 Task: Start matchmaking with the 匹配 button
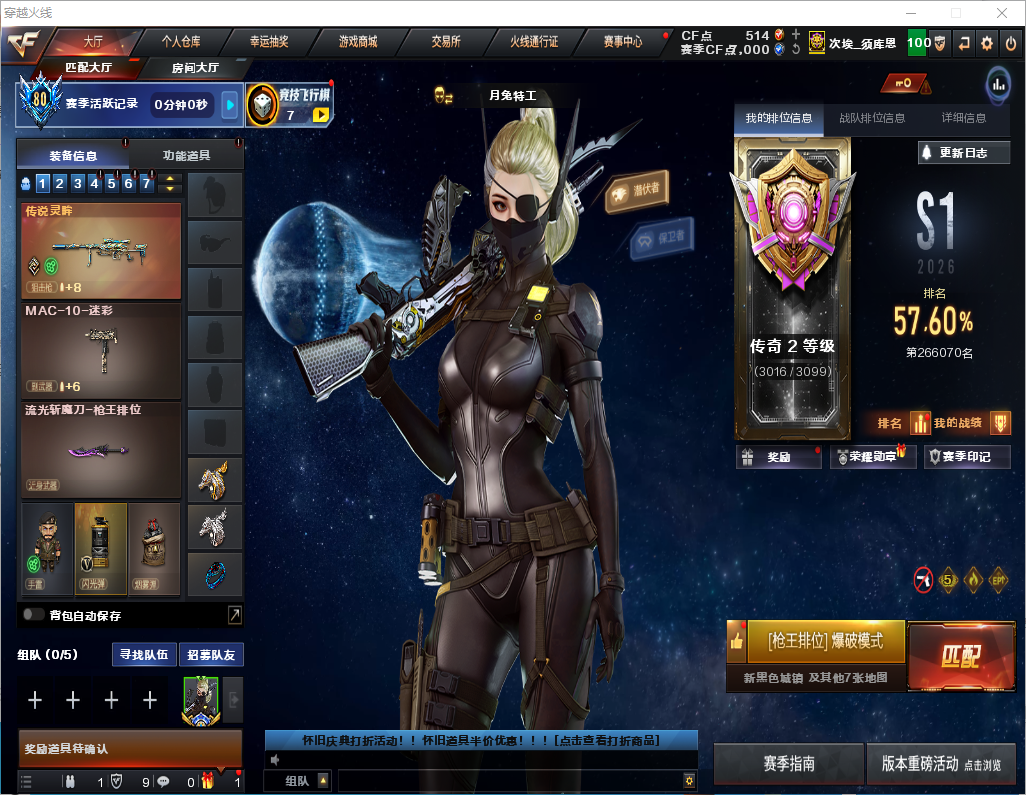[x=960, y=656]
